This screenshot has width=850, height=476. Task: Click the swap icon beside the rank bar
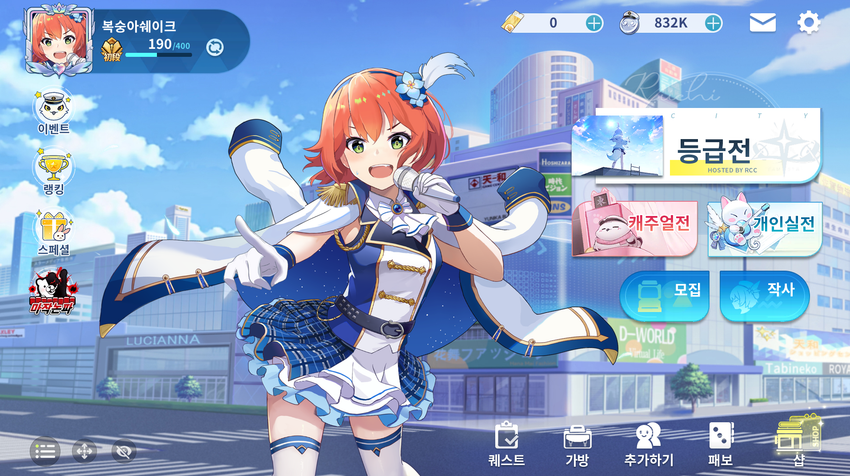tap(214, 46)
